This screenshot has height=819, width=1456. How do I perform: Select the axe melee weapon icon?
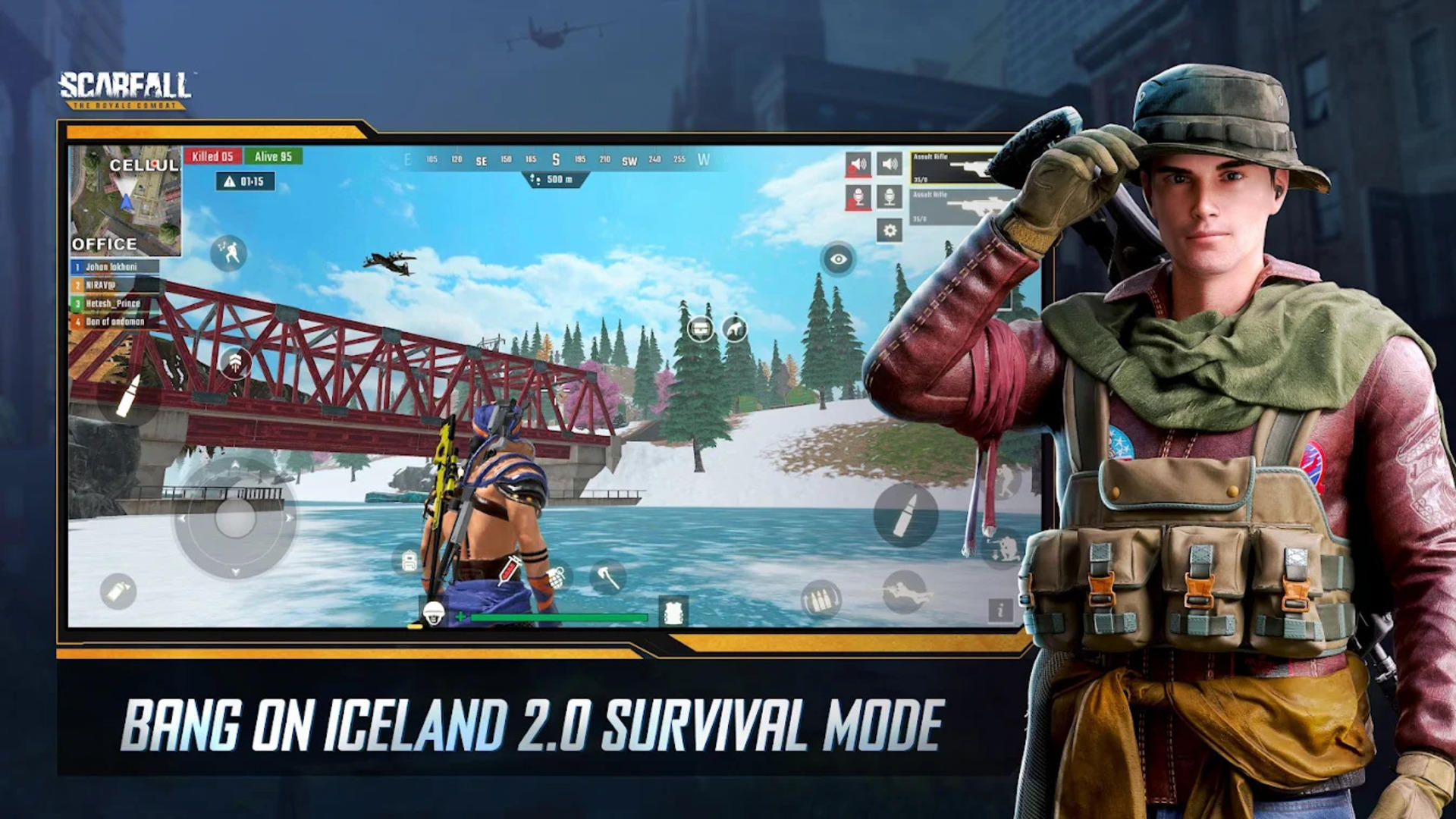(x=607, y=576)
